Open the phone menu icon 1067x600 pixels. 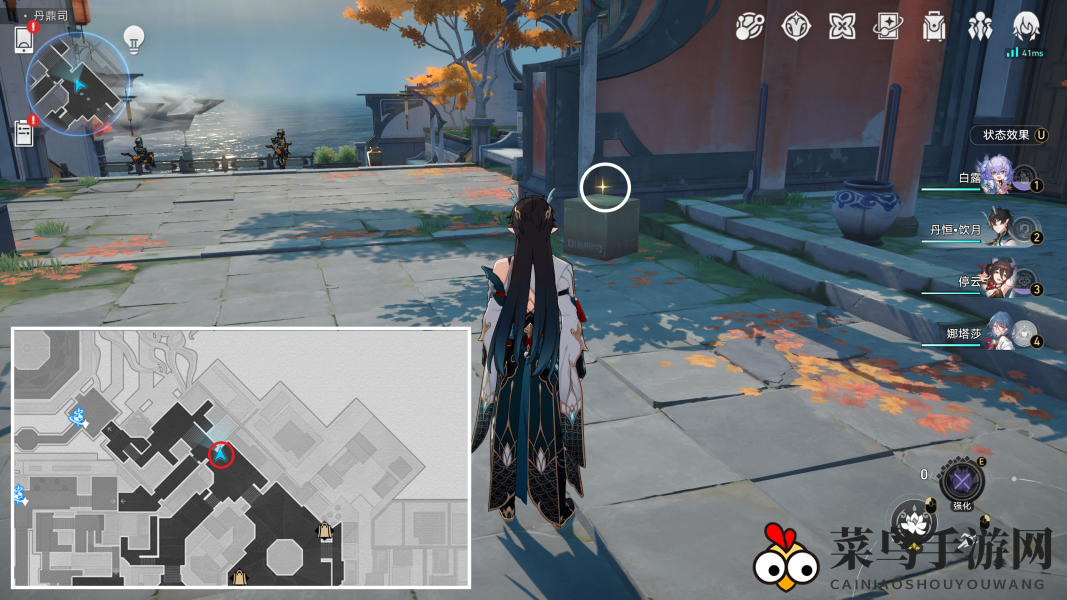[25, 39]
